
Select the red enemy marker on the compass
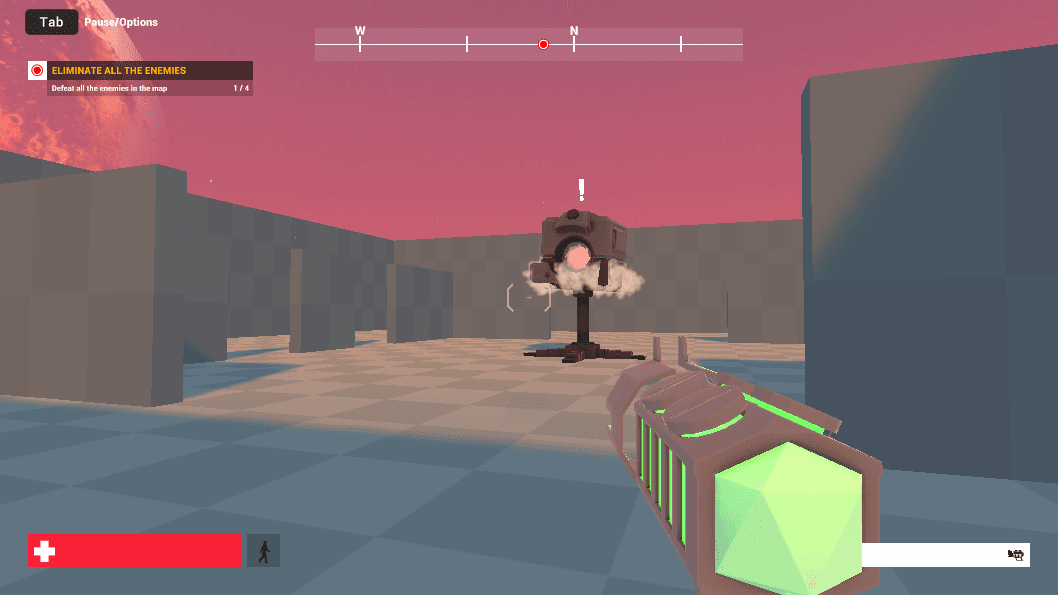543,44
